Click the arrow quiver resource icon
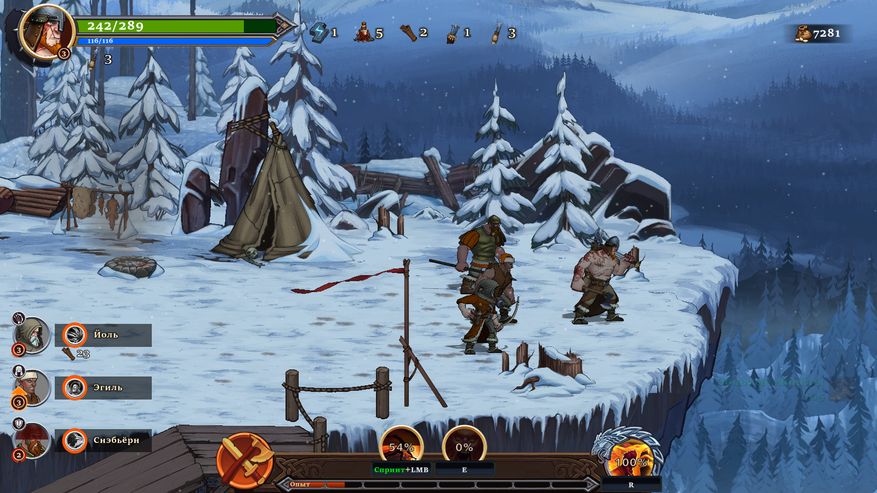 pos(452,32)
